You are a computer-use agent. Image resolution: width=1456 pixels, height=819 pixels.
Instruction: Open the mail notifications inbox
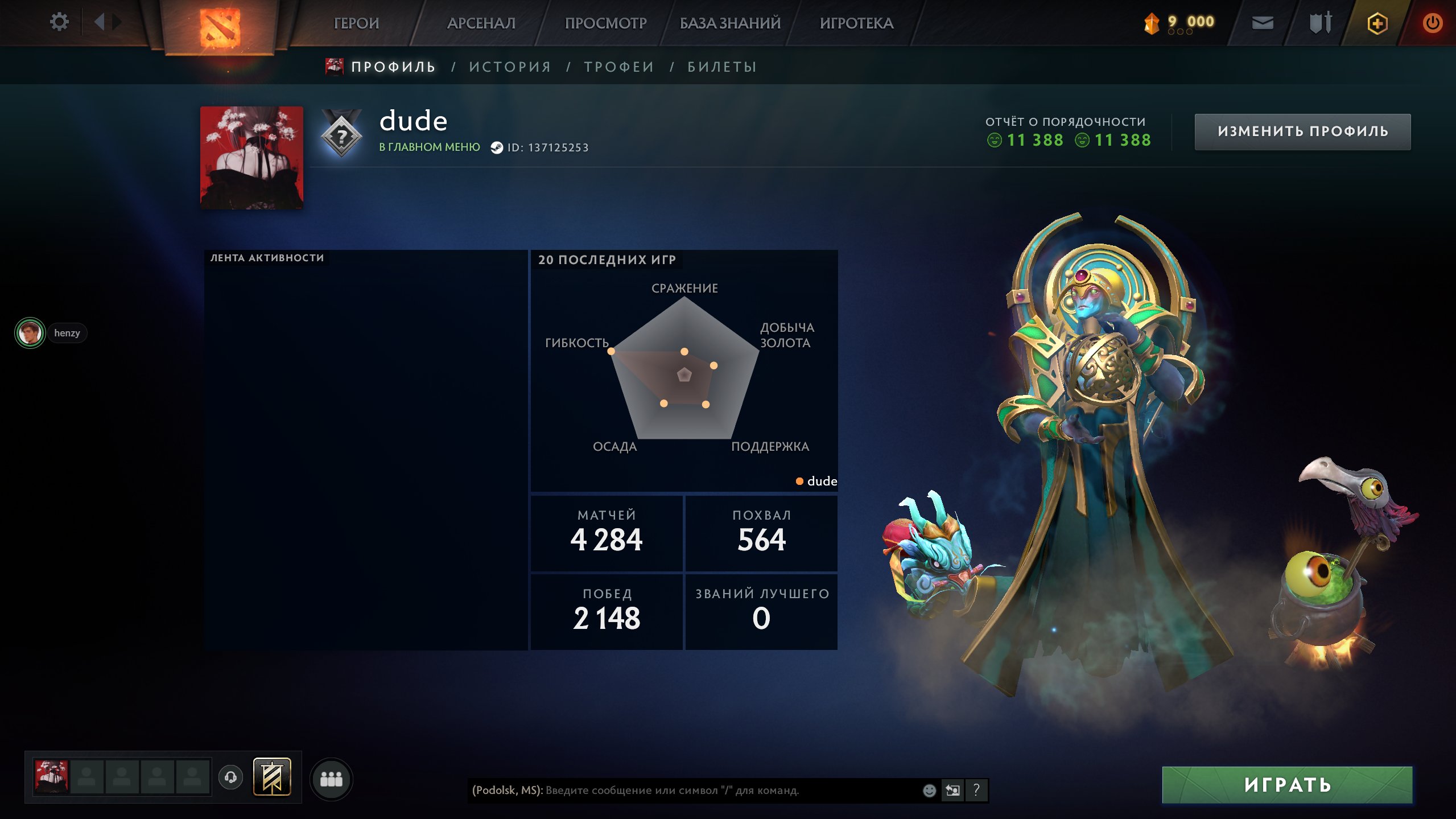coord(1262,23)
